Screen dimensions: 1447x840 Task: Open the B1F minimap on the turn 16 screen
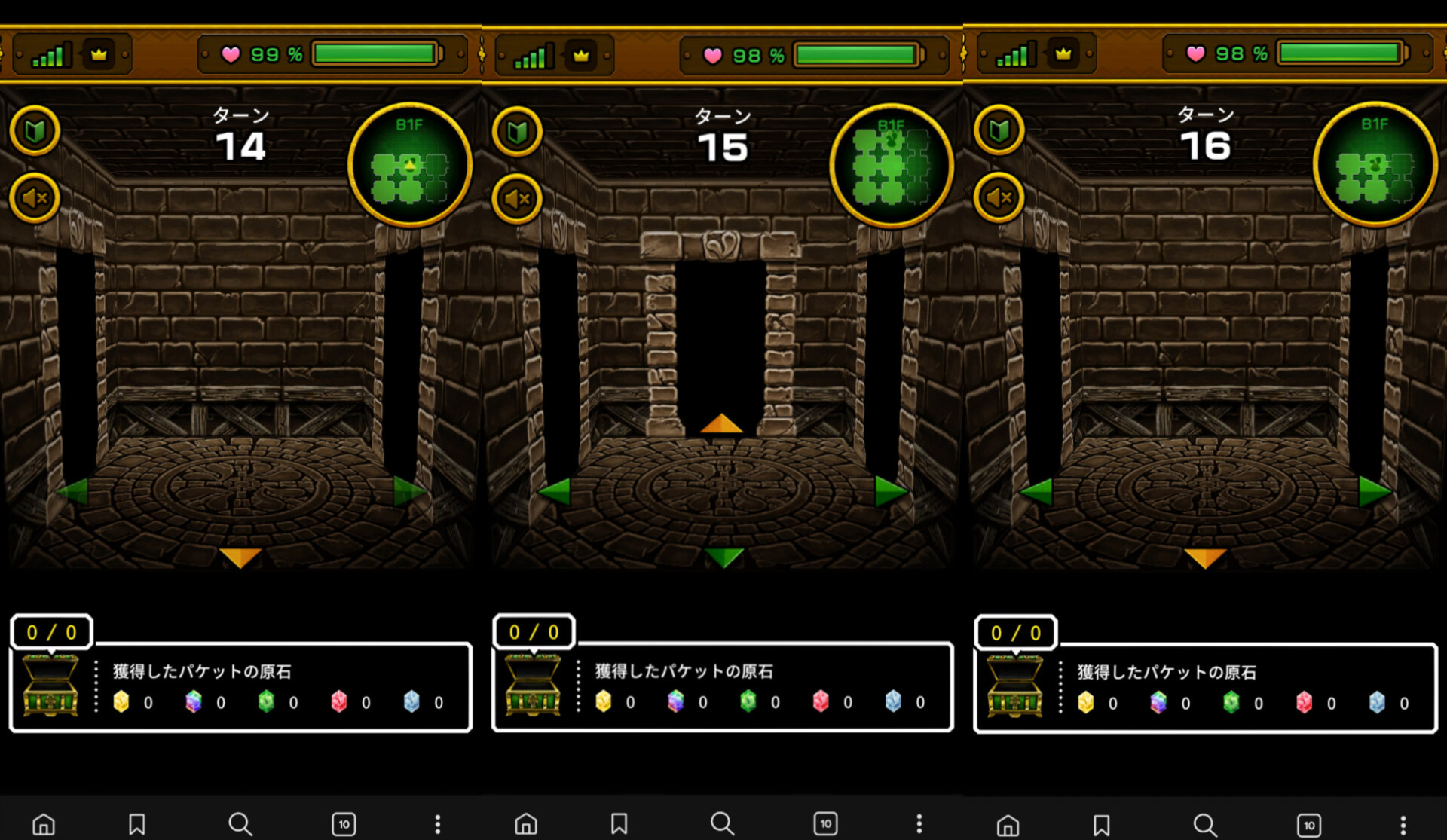click(x=1375, y=163)
